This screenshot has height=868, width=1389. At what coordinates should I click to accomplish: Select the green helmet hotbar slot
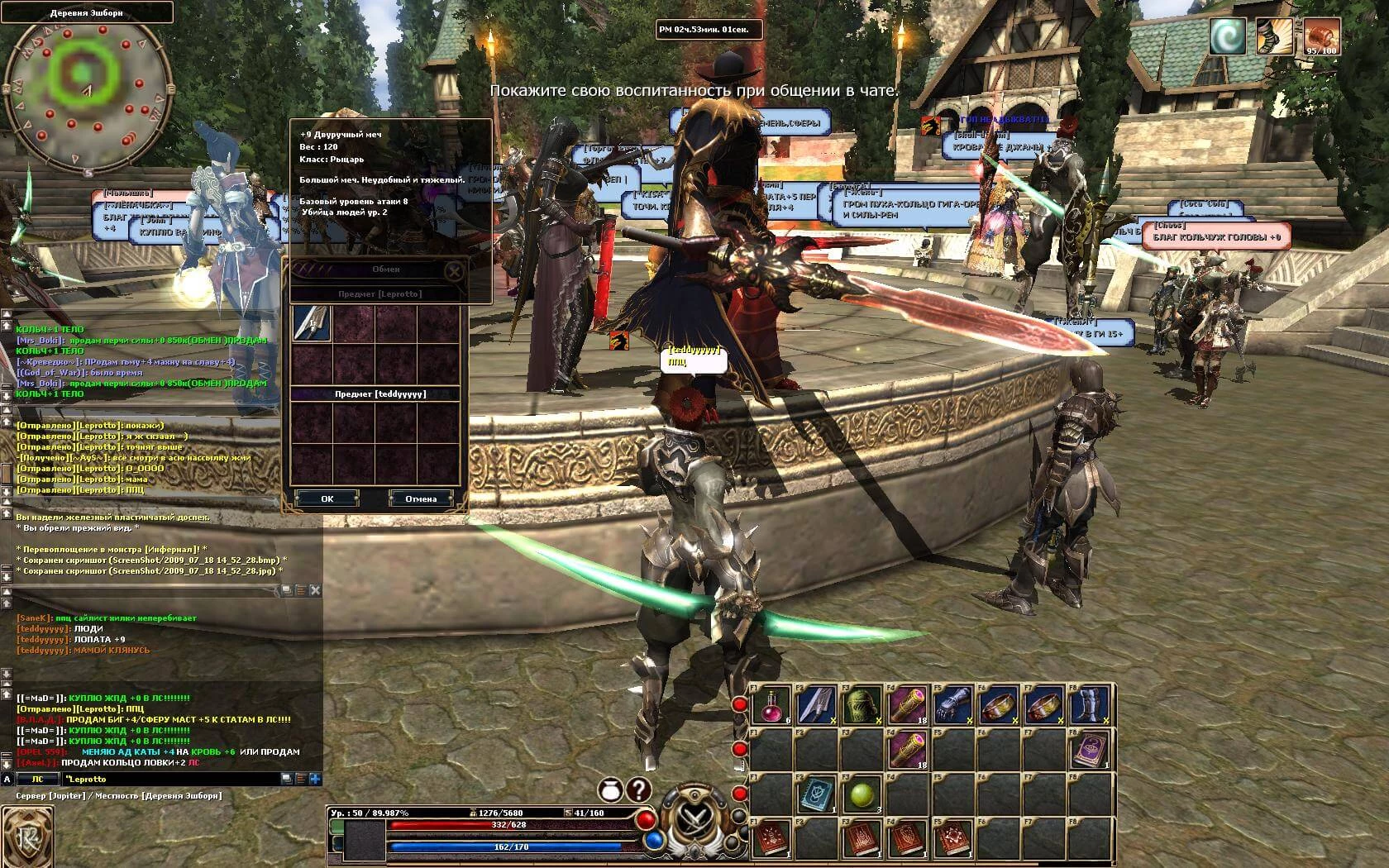tap(862, 706)
